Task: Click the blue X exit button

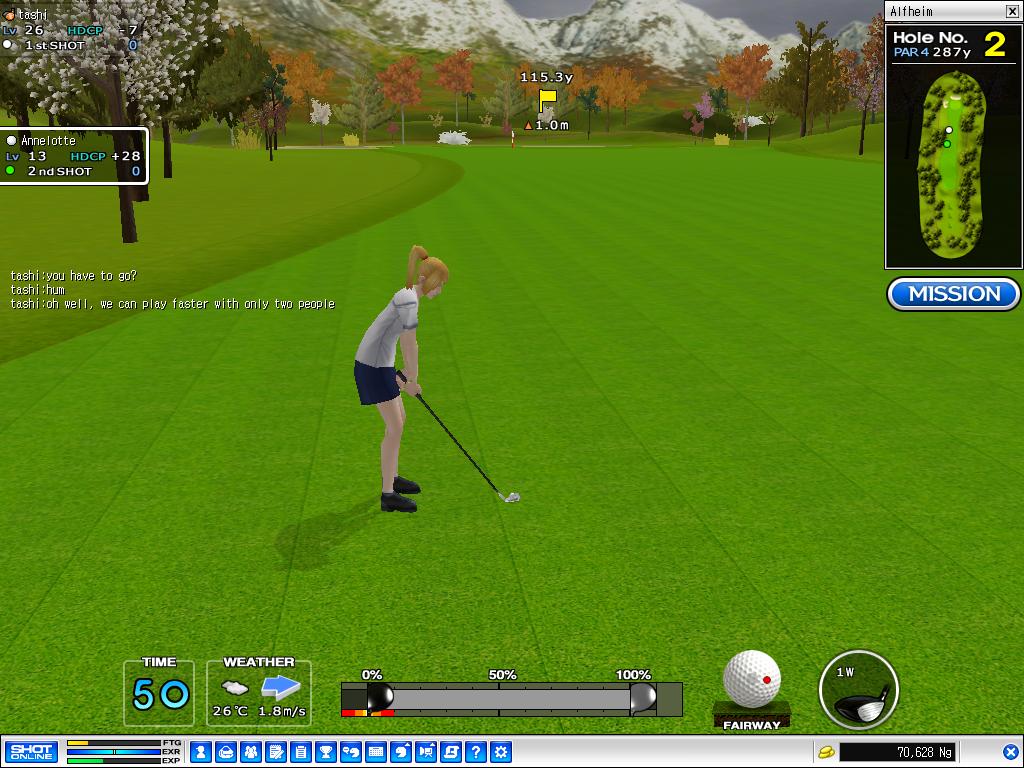Action: [1009, 751]
